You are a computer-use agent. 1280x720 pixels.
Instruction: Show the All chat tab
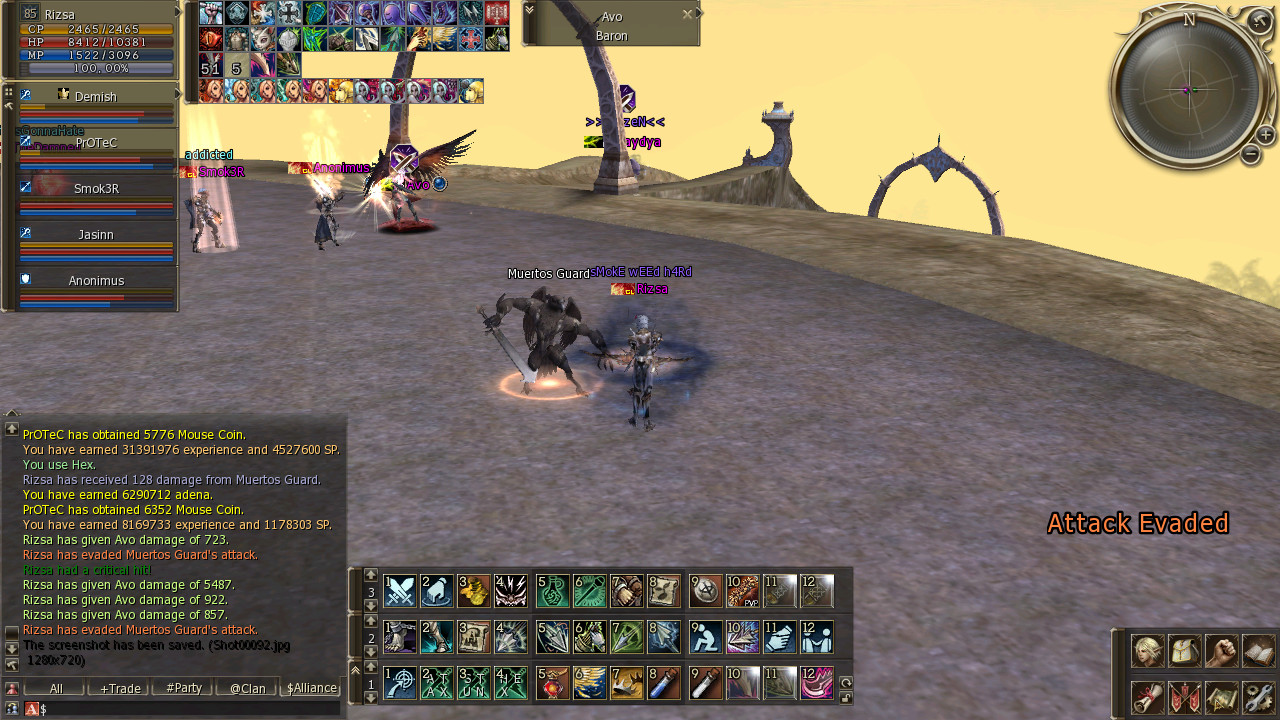point(56,688)
